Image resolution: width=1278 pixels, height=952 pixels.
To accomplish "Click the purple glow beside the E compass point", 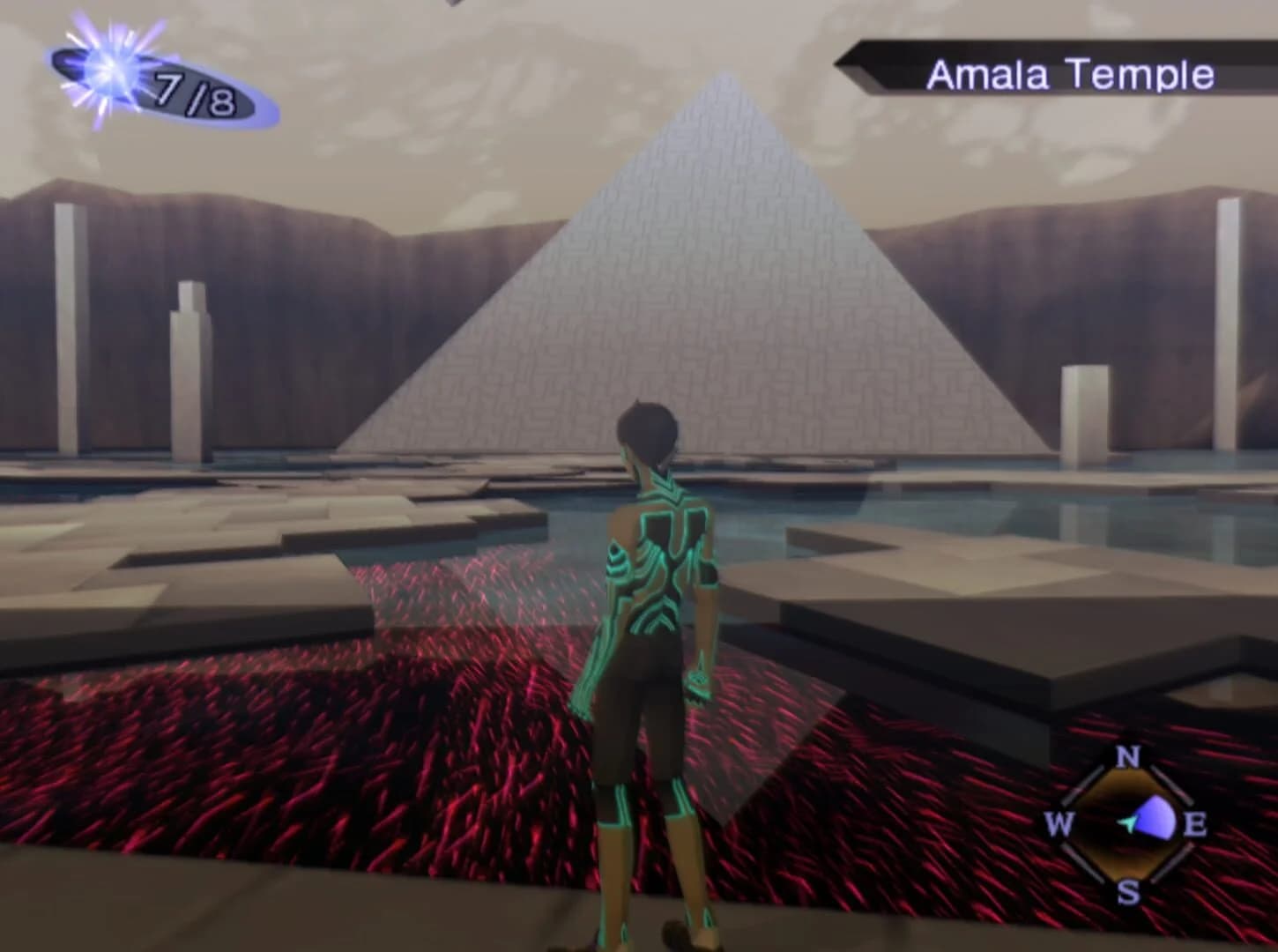I will [x=1155, y=818].
